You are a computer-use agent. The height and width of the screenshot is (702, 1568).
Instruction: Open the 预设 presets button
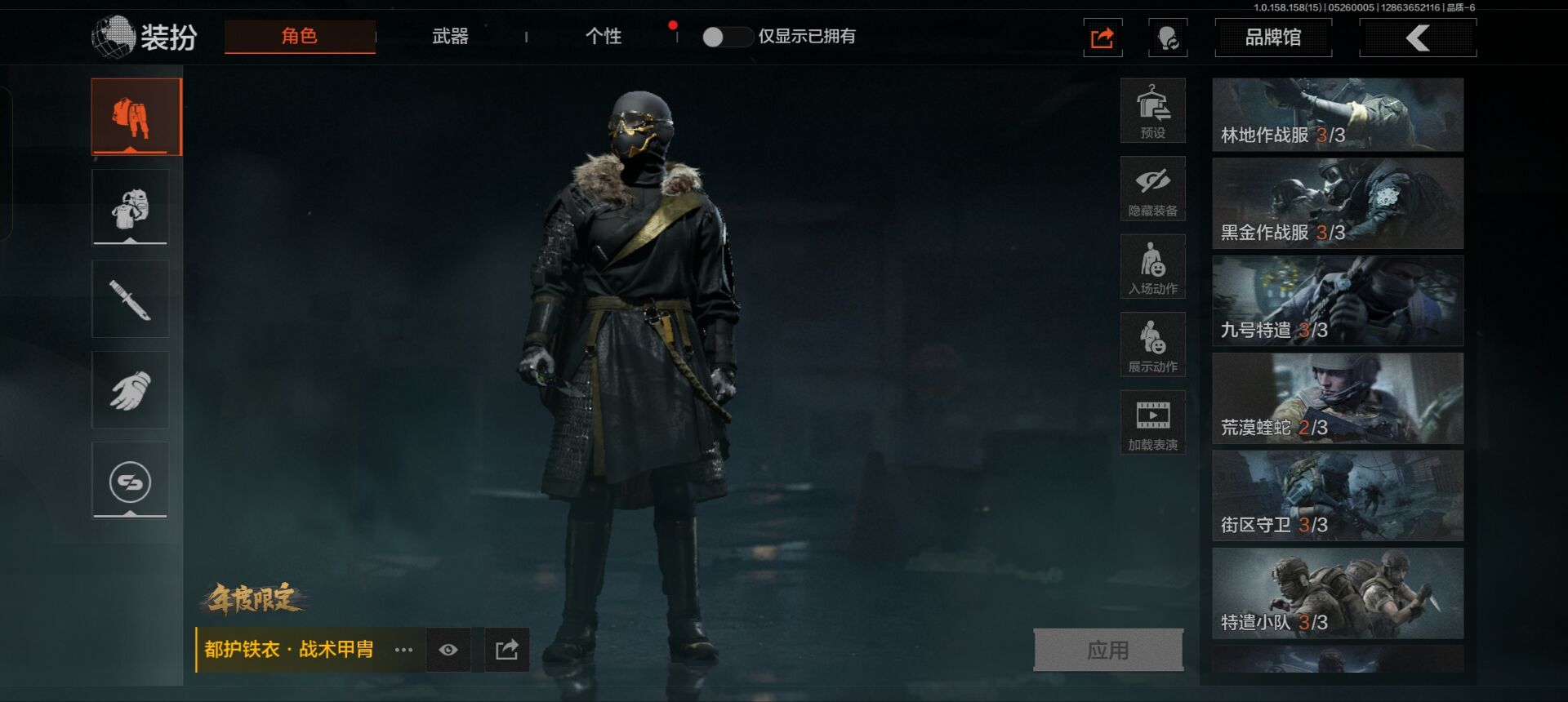[x=1152, y=111]
